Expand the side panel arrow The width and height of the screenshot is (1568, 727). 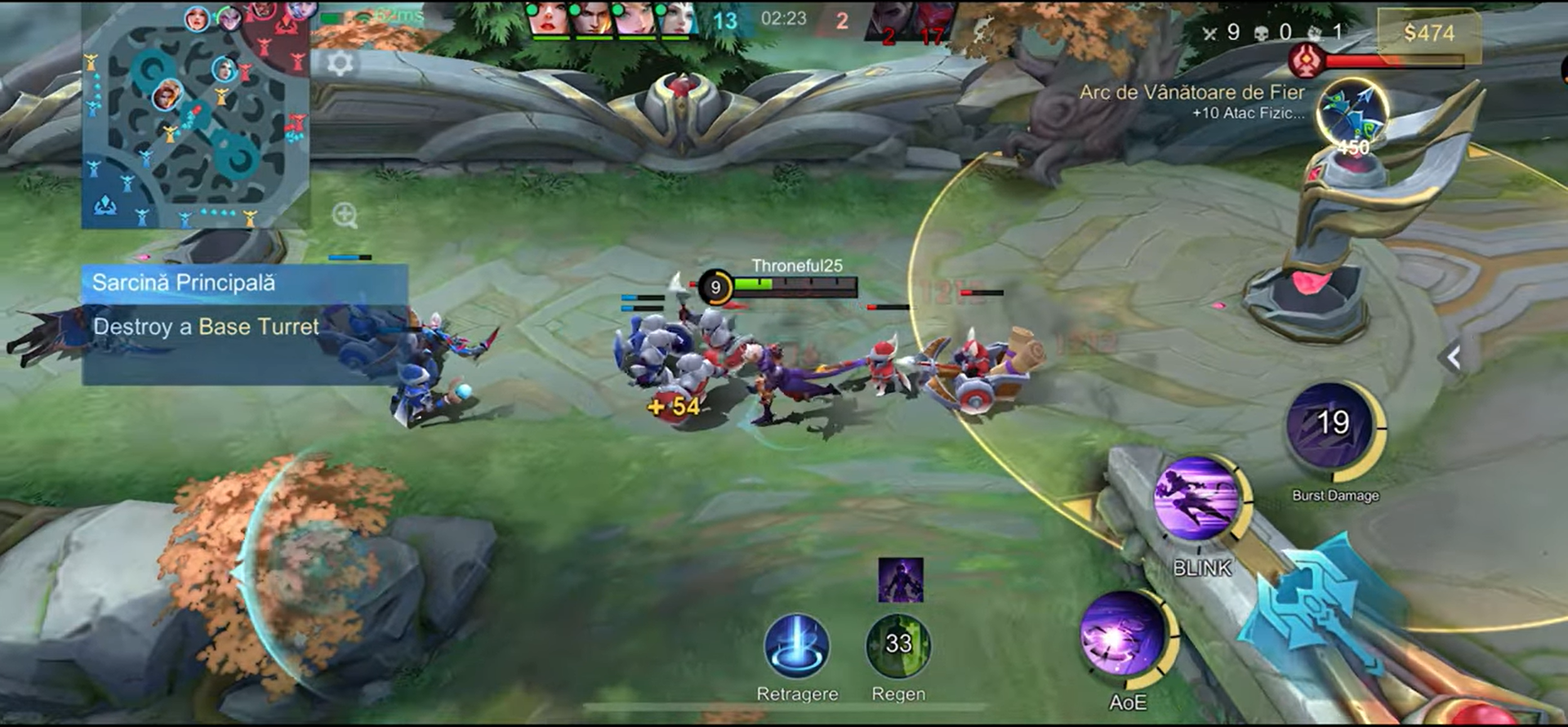[x=1453, y=357]
